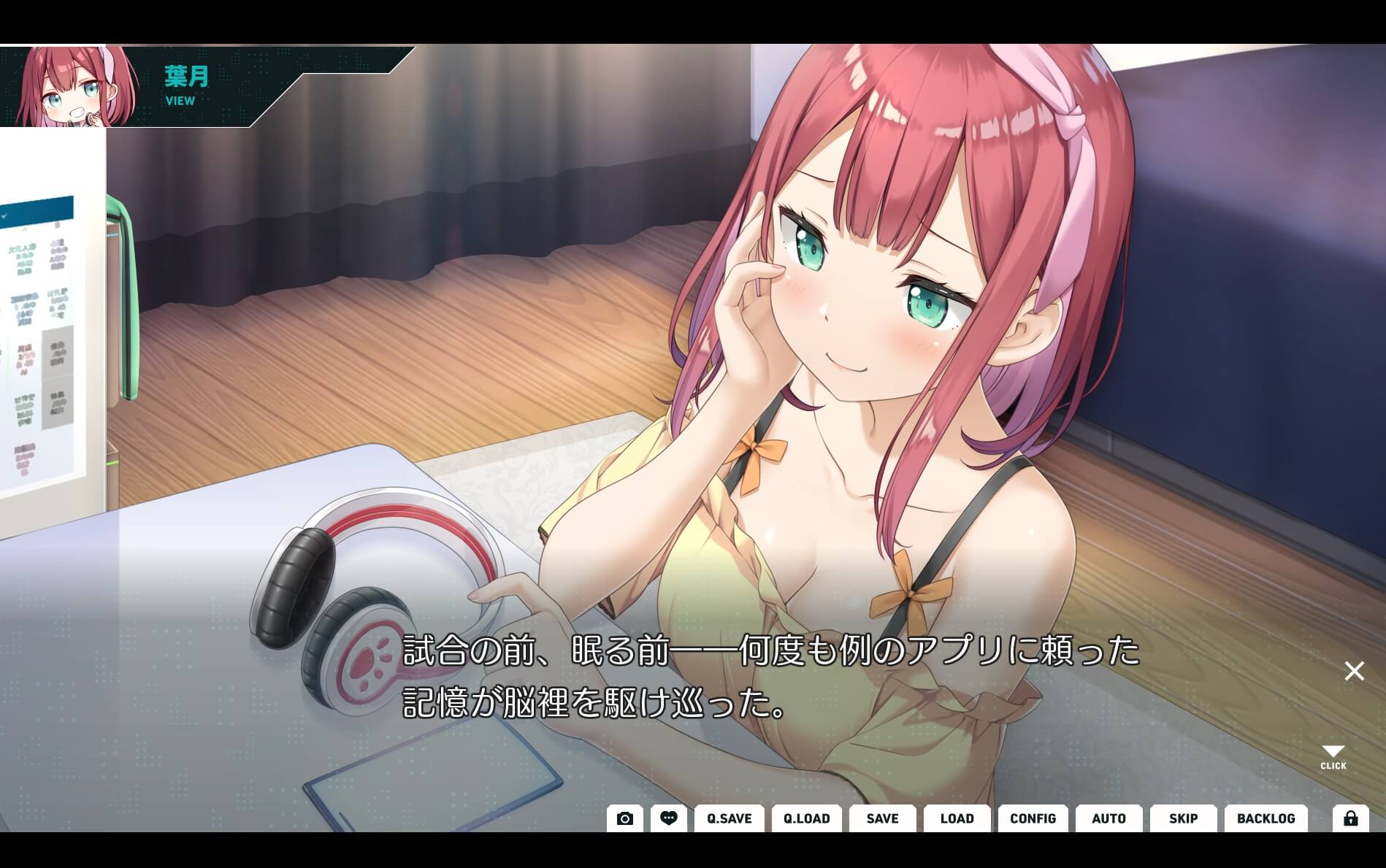Open the SAVE slot selection screen
The image size is (1386, 868).
tap(882, 818)
